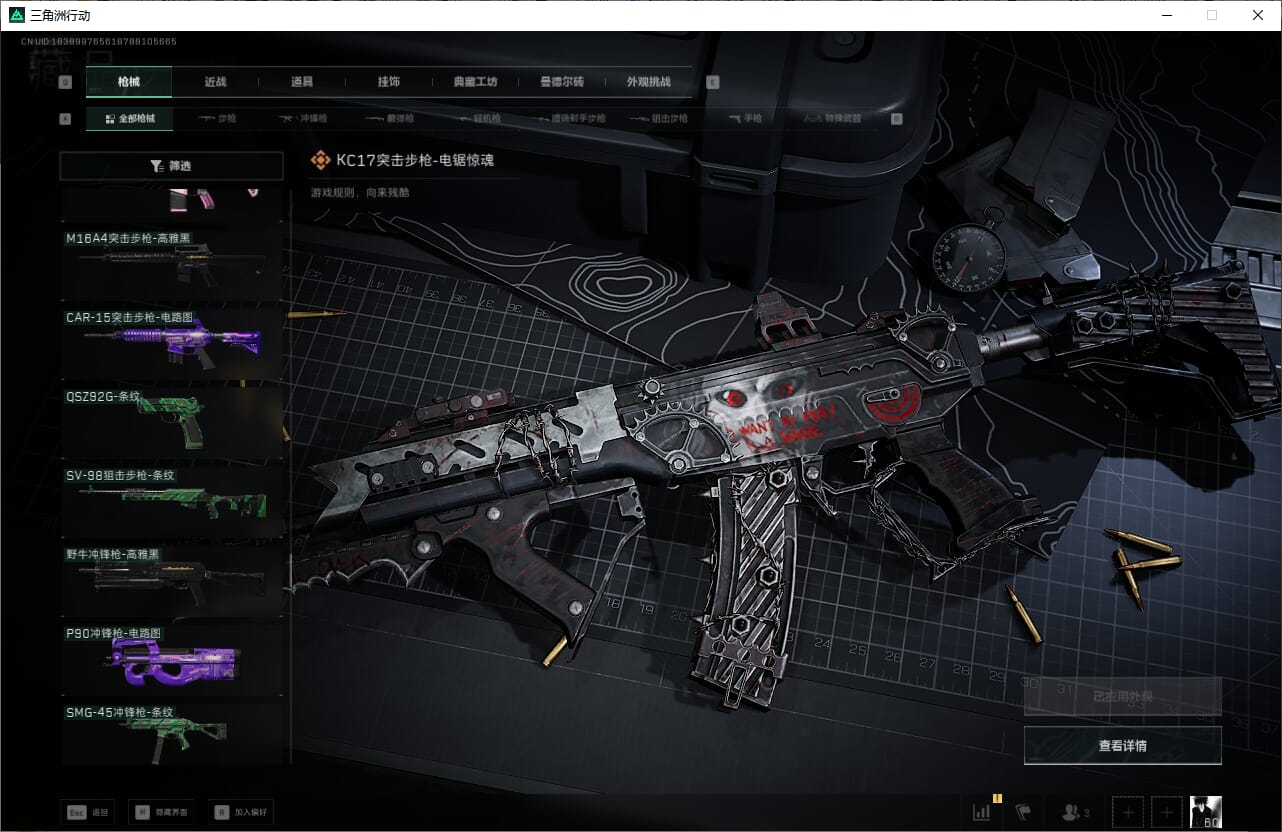Screen dimensions: 1282x832
Task: Open the 典藏工坊 workshop tab
Action: pyautogui.click(x=475, y=82)
